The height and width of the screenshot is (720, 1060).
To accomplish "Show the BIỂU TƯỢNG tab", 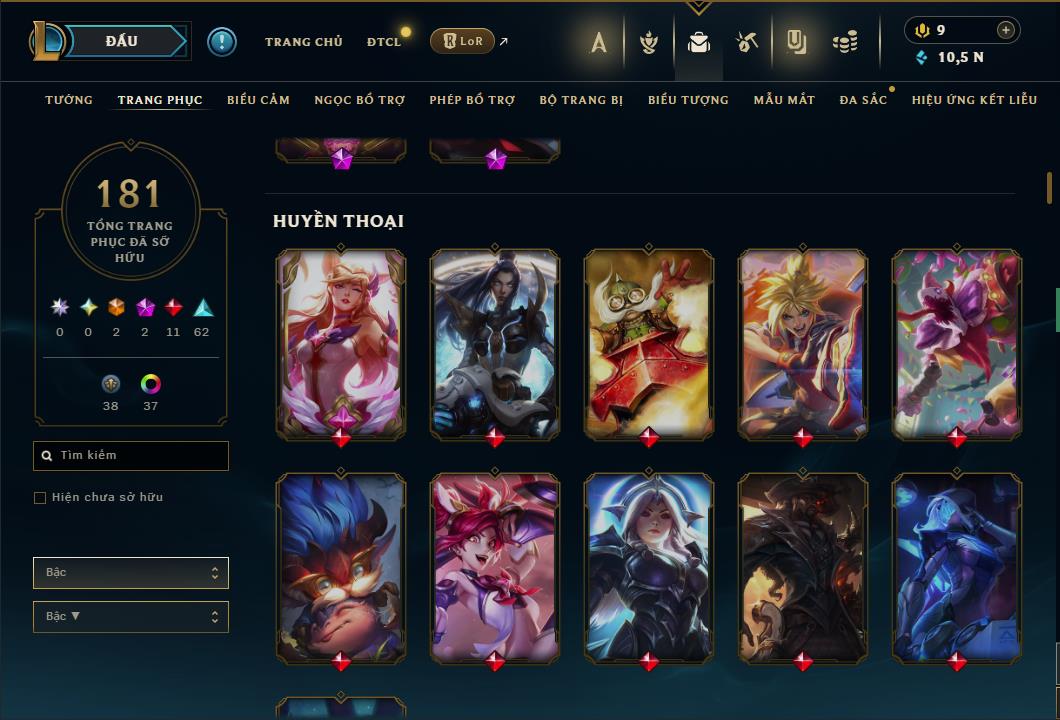I will [x=688, y=100].
